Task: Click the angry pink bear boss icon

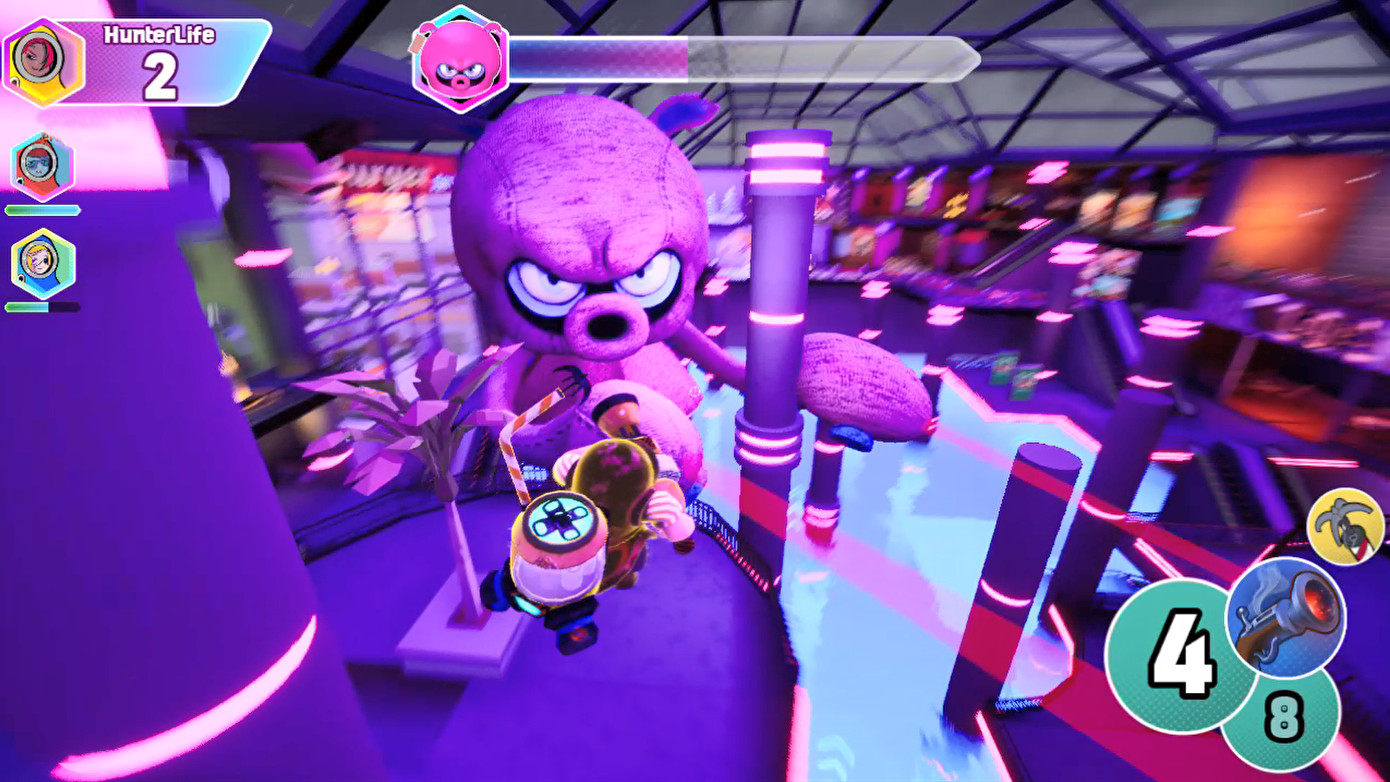Action: coord(458,57)
